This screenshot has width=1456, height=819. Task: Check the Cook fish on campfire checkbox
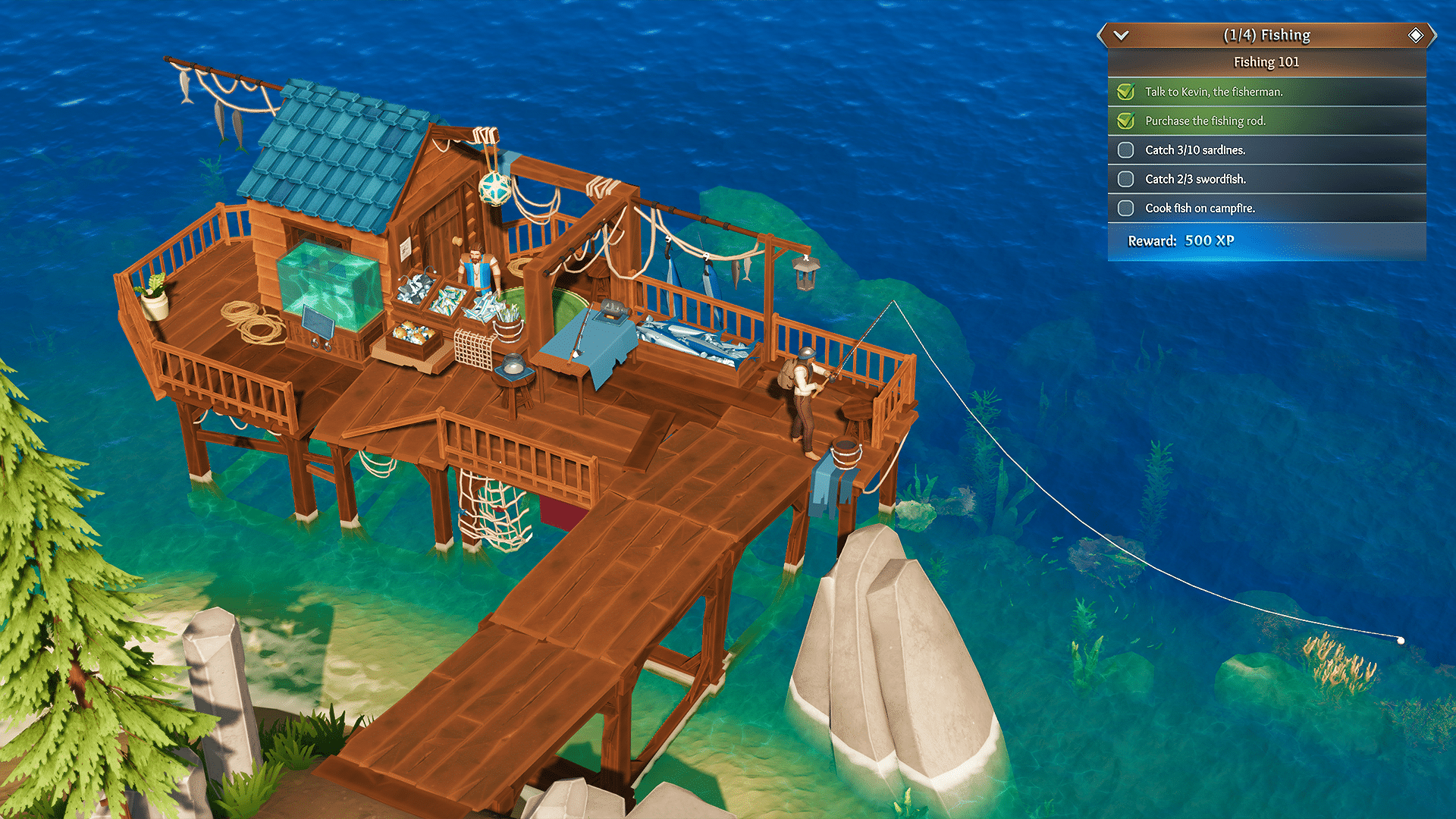point(1125,208)
